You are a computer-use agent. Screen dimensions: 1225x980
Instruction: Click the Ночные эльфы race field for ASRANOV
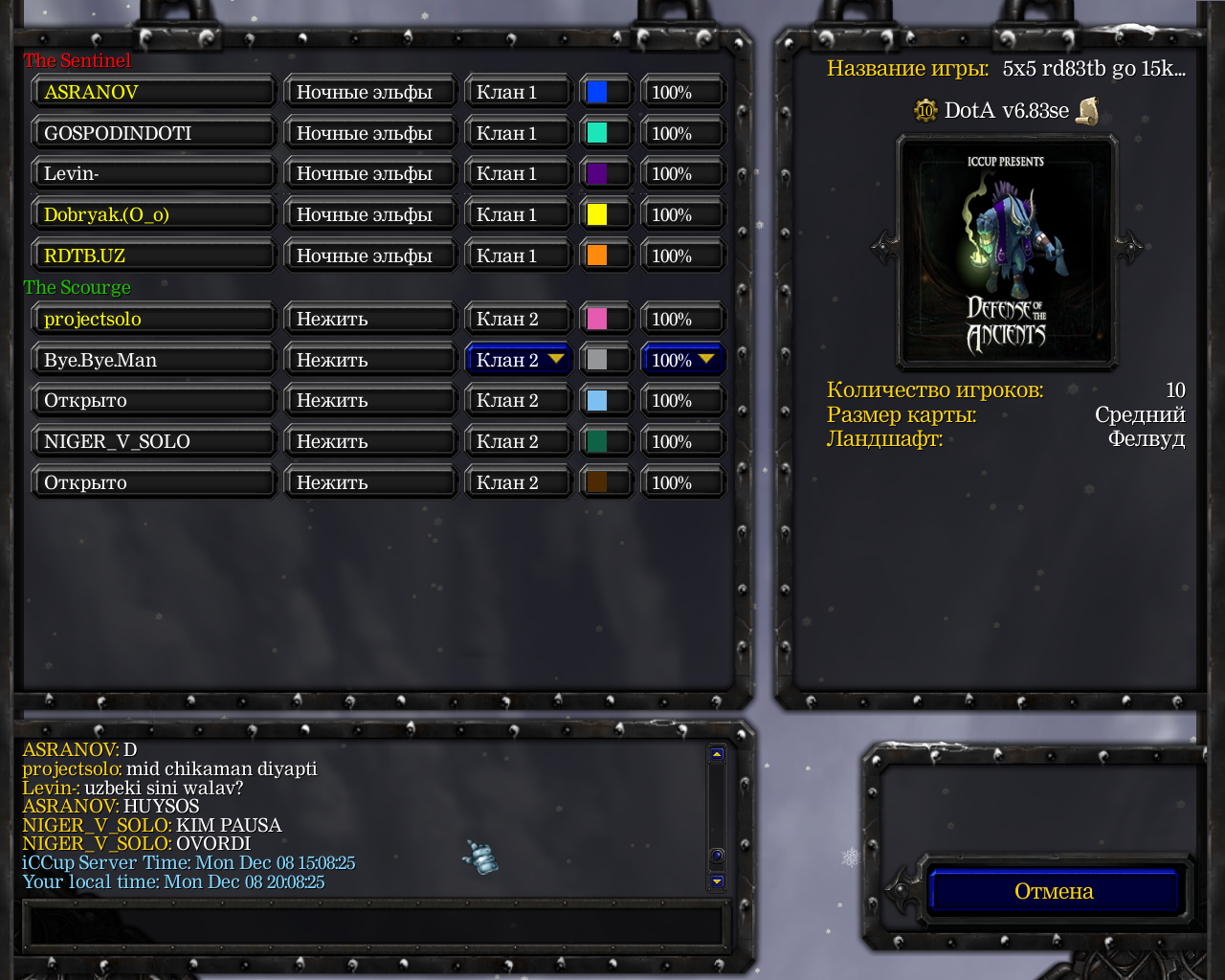tap(370, 92)
